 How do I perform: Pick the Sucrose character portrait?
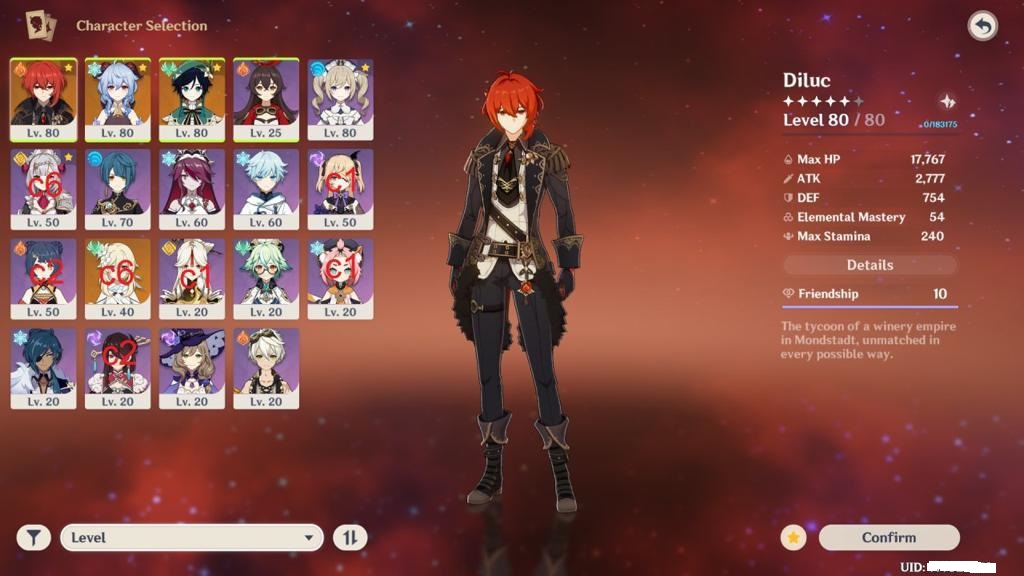[x=265, y=278]
